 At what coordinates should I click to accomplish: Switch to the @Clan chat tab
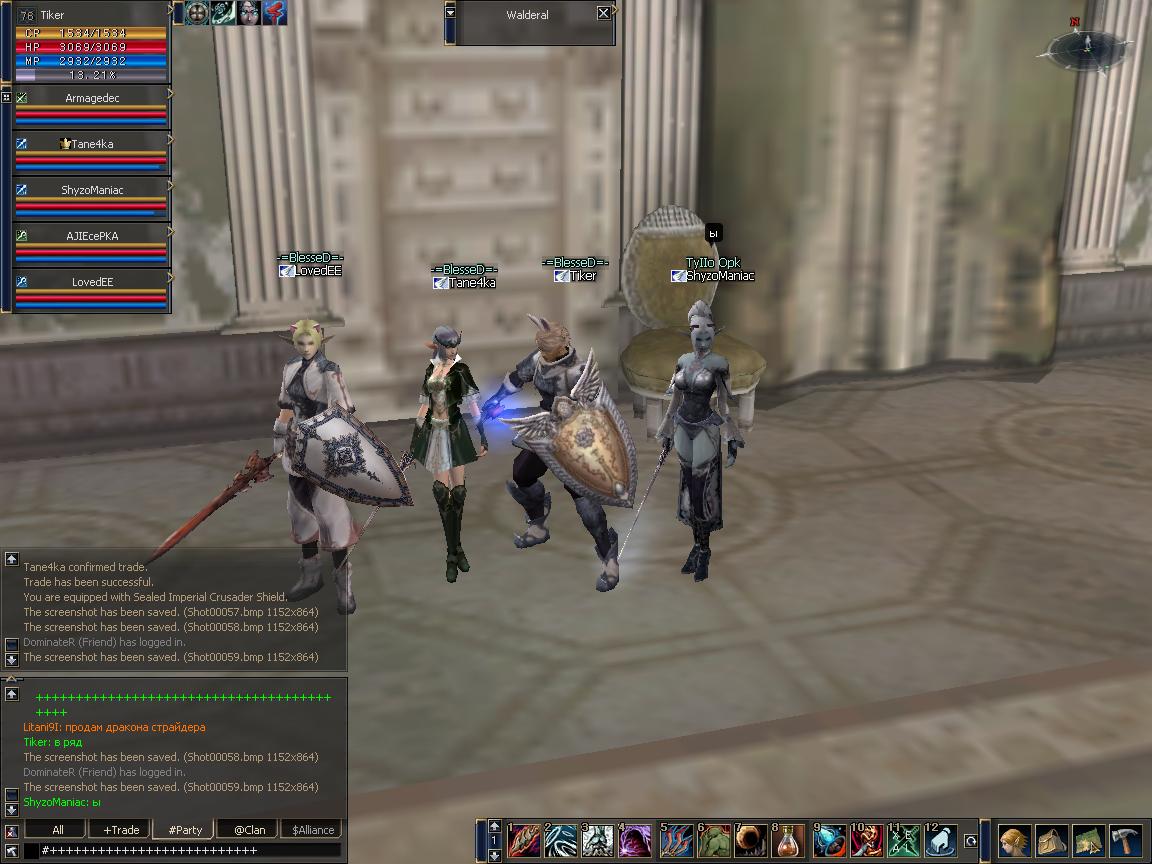[249, 830]
